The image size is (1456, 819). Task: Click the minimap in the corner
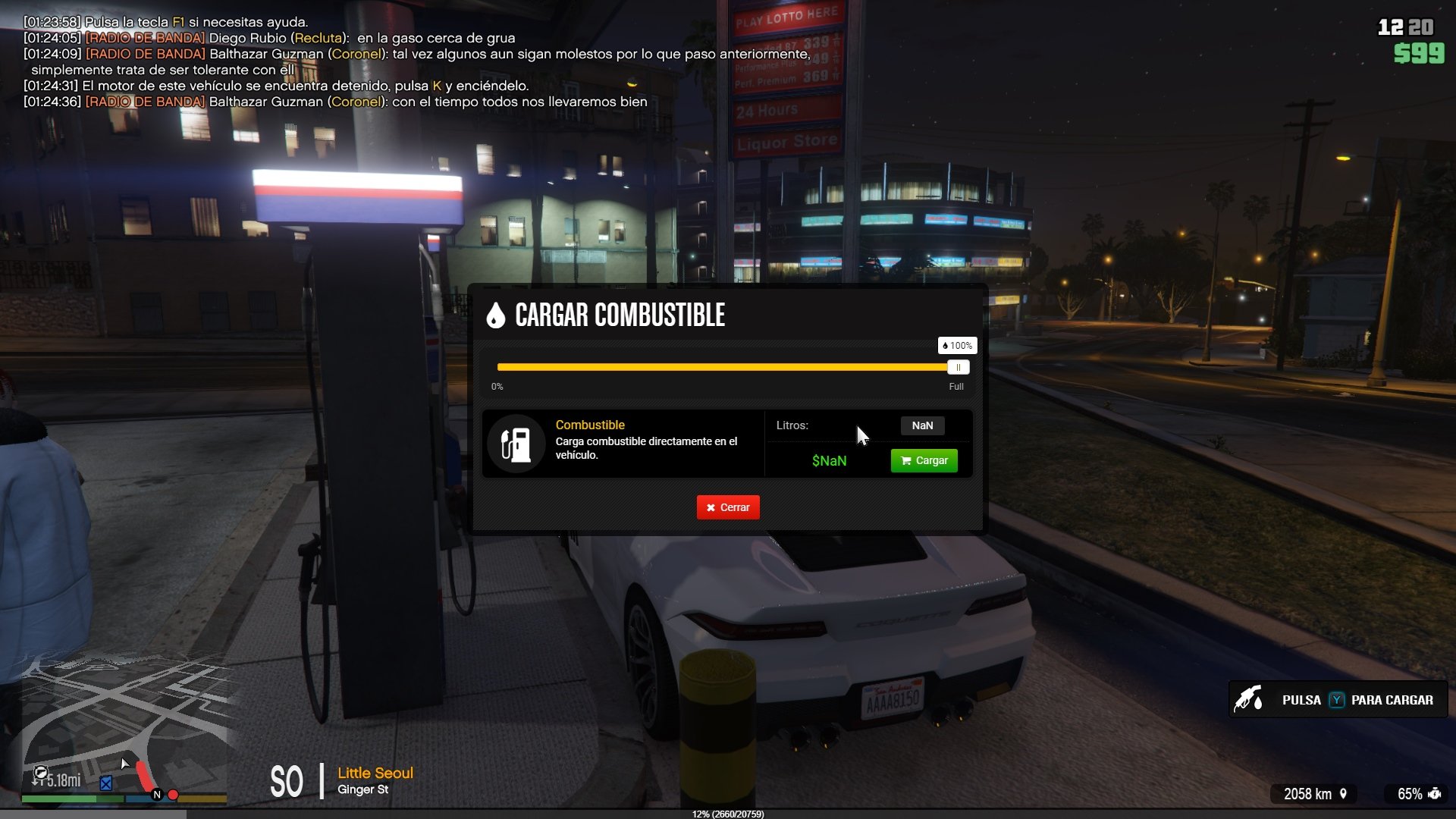[125, 728]
